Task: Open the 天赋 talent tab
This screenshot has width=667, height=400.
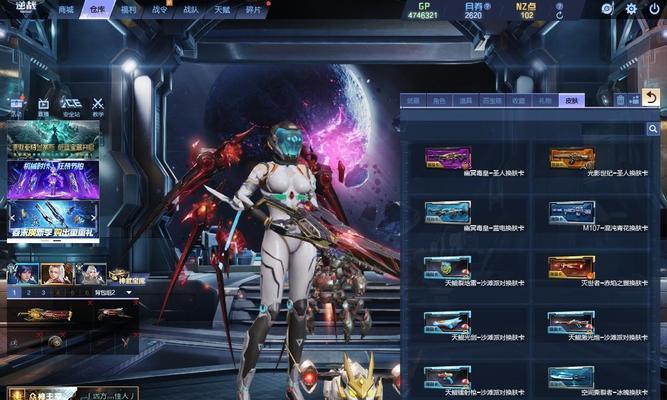Action: click(x=222, y=9)
